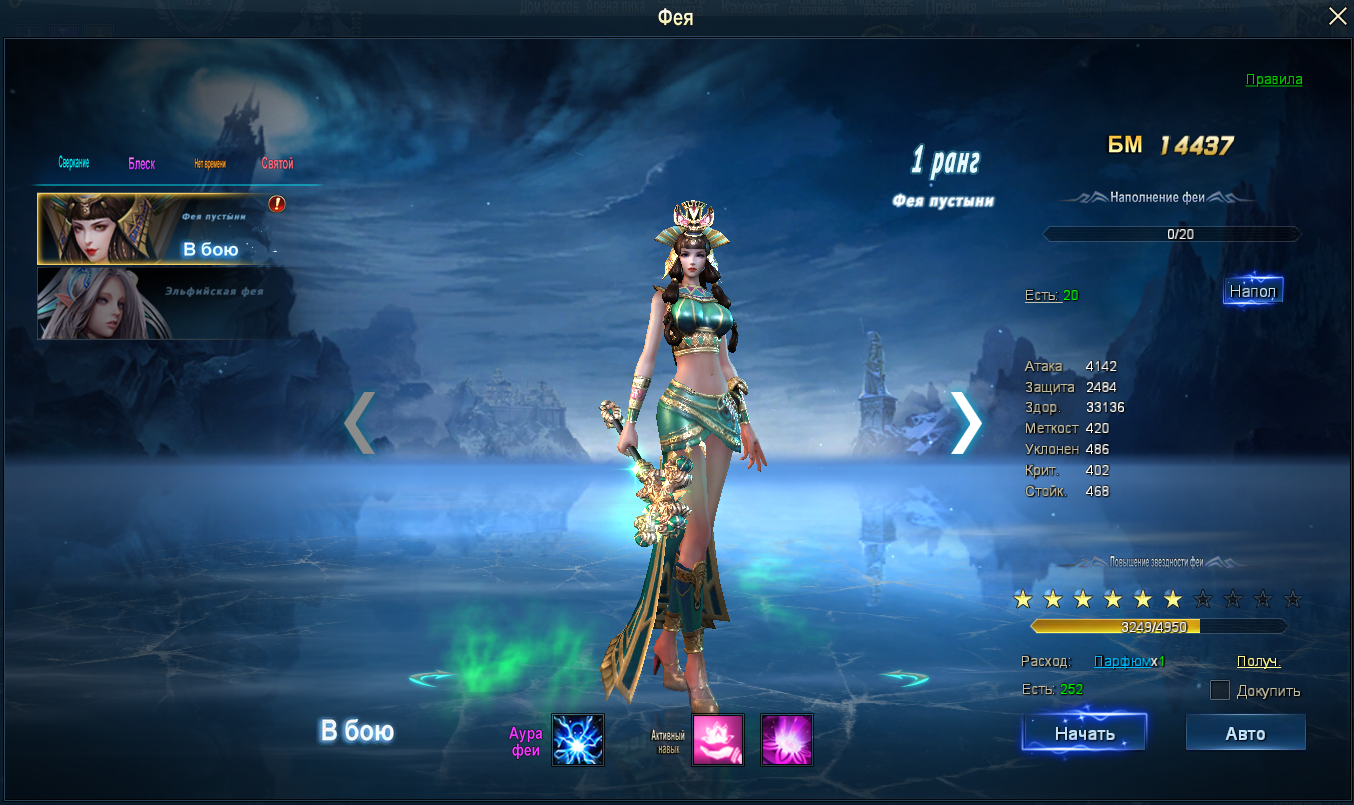
Task: Close the Фея window
Action: 1337,16
